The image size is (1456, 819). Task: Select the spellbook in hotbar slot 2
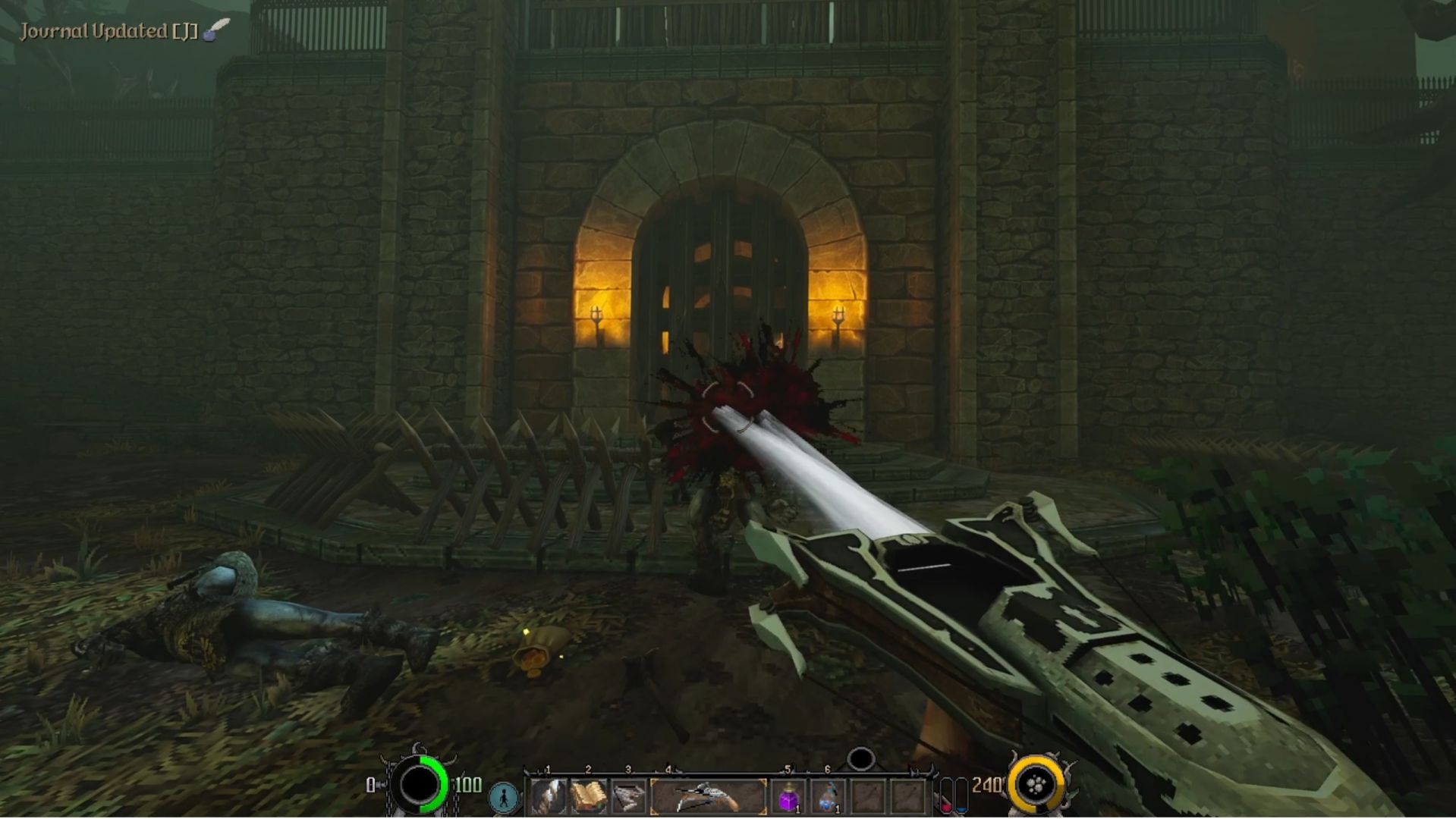tap(588, 797)
